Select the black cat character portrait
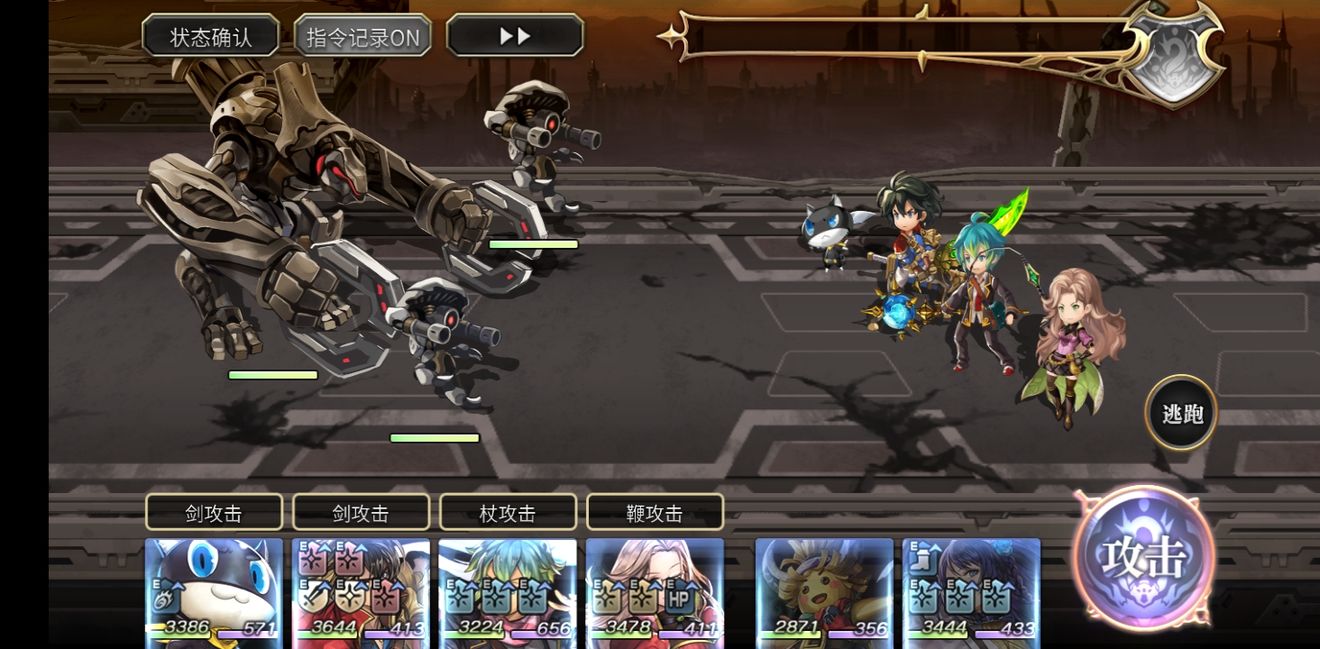 213,592
